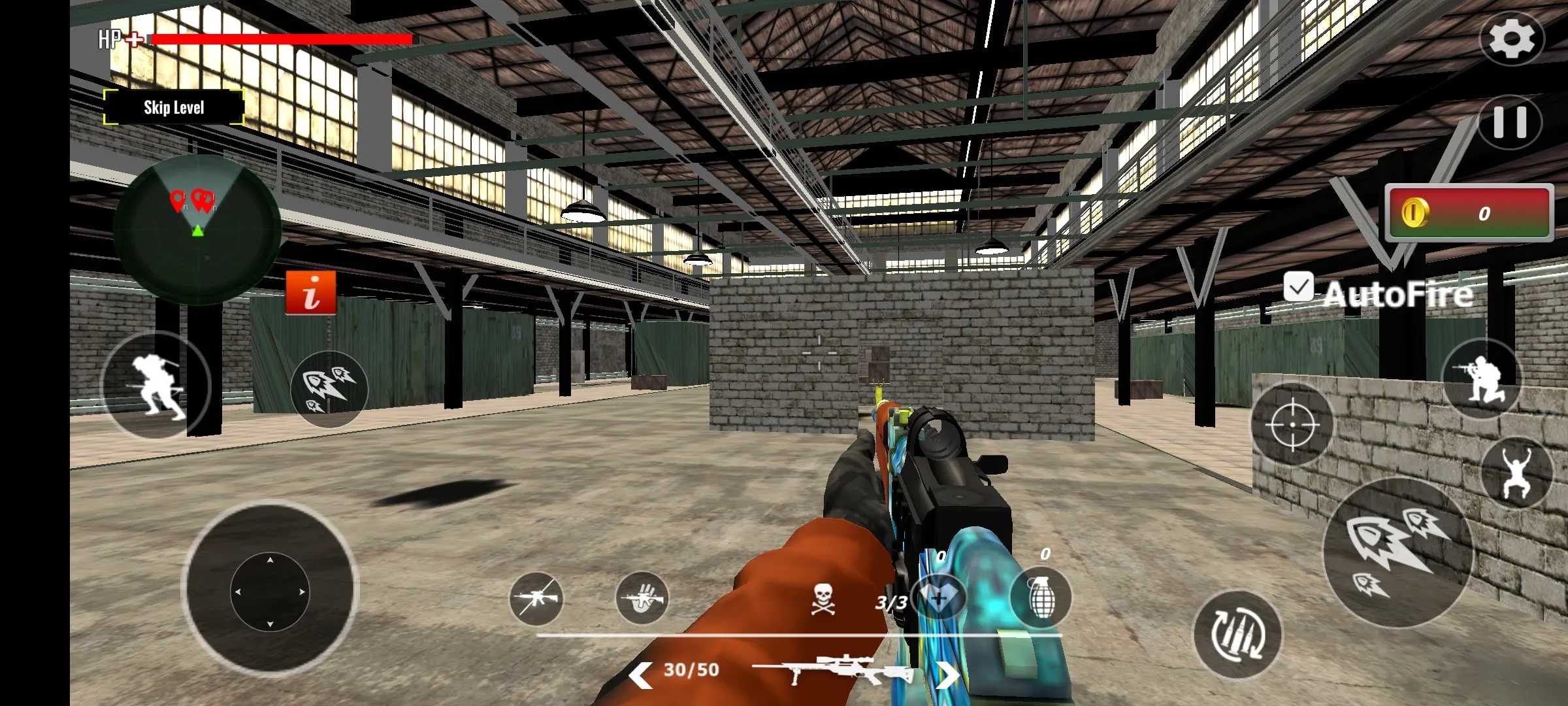Select the crossed-out rifle icon

(536, 597)
